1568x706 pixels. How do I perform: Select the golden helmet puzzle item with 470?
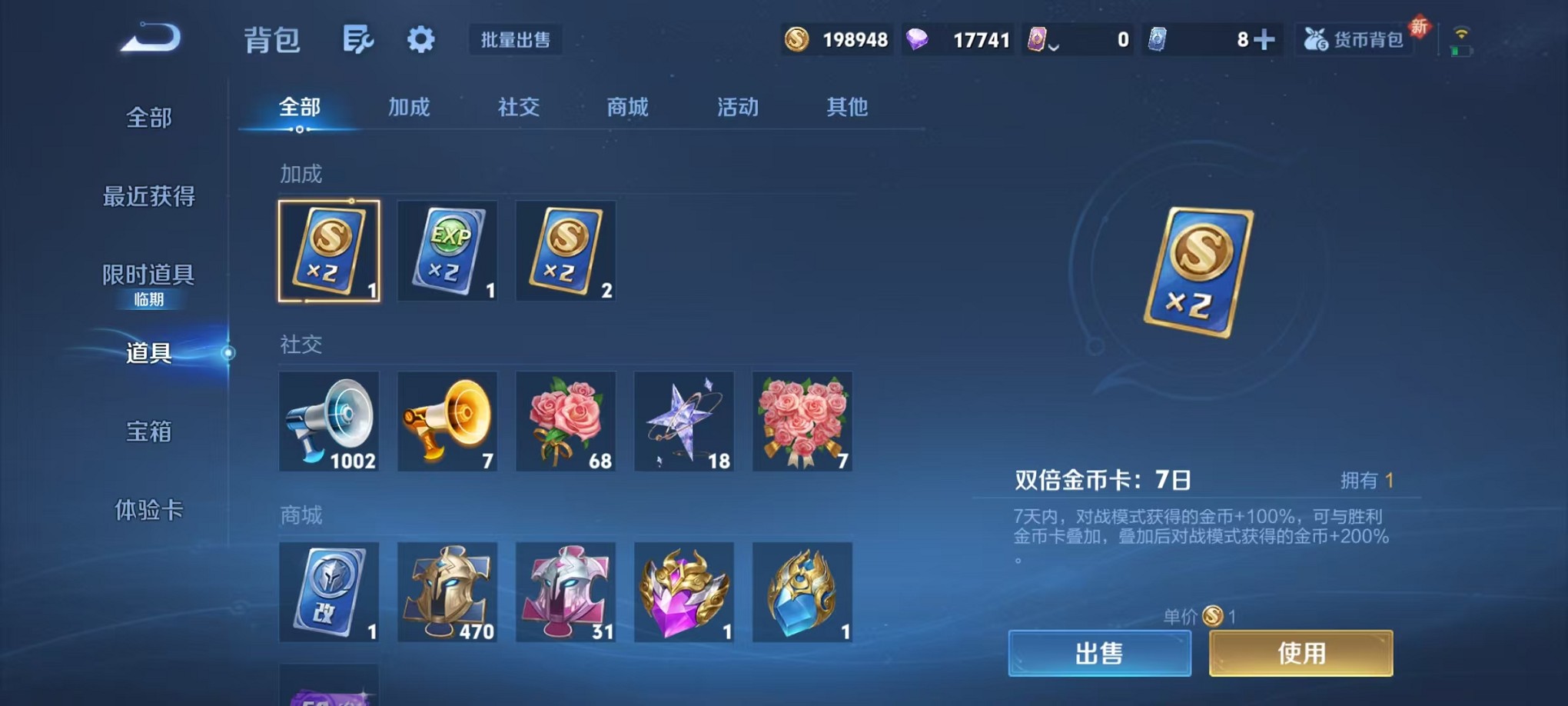pos(447,592)
